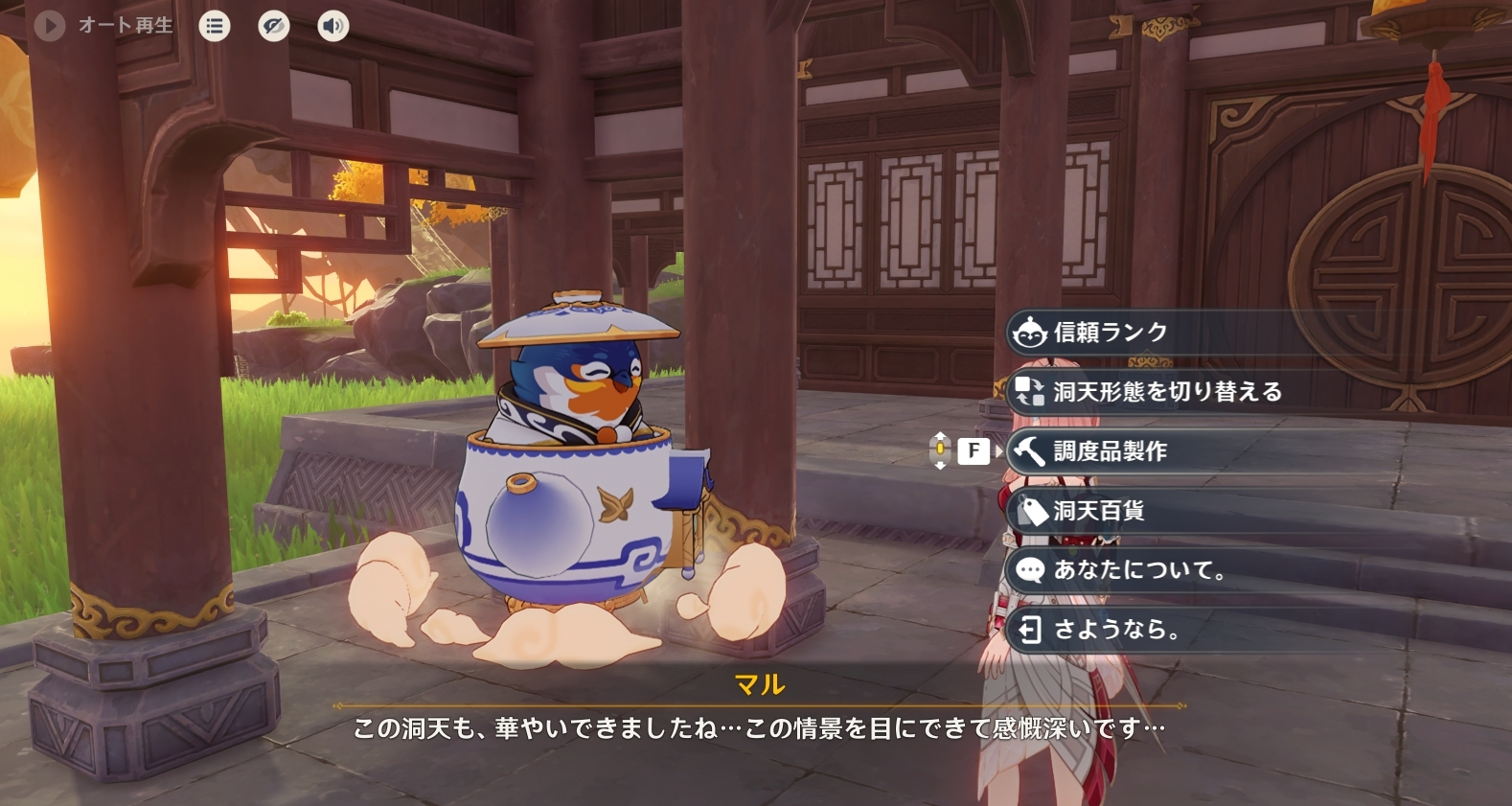The image size is (1512, 806).
Task: Open the 洞天百貨 shop option
Action: point(1100,511)
